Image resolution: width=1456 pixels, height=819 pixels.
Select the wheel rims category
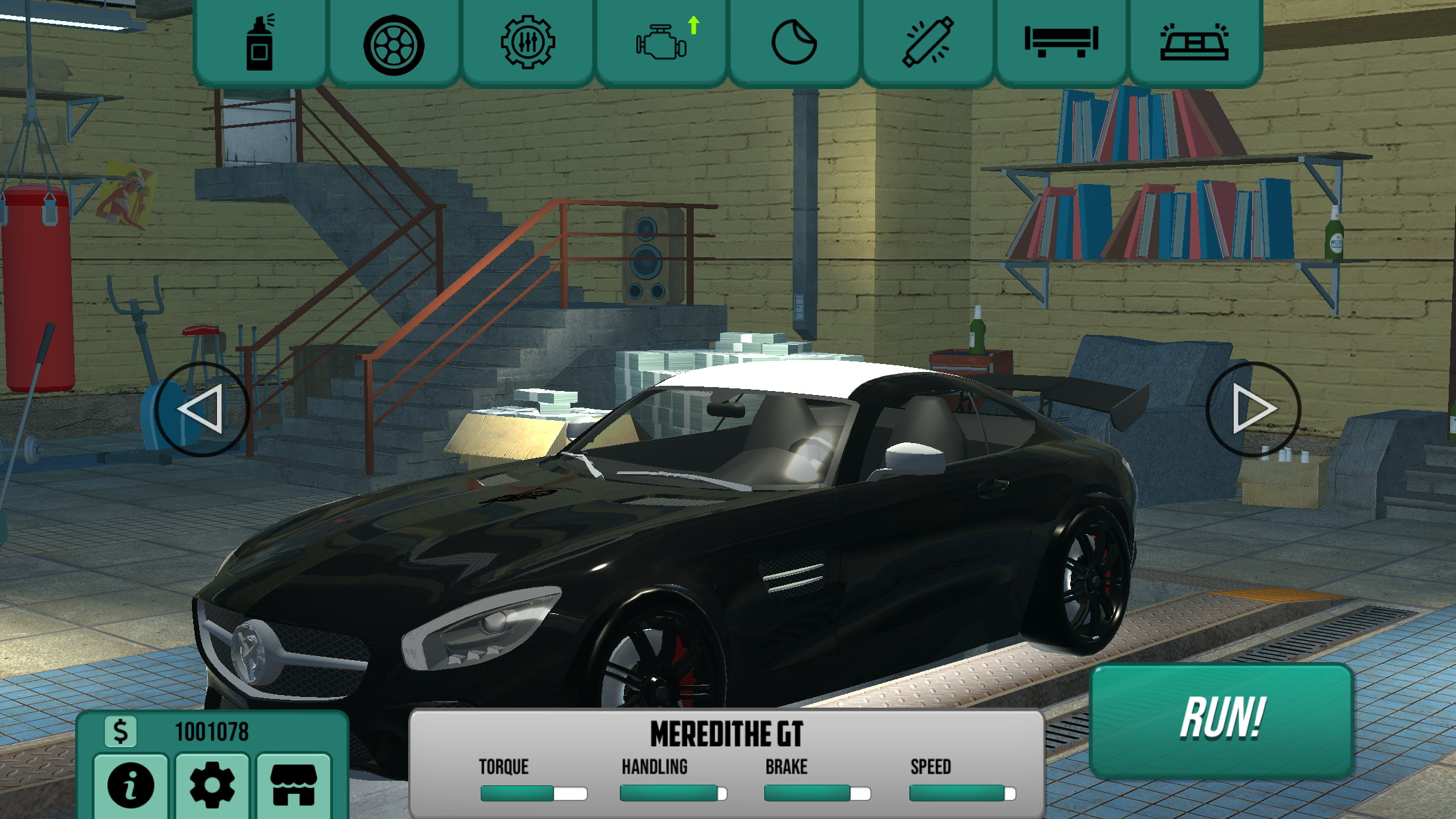click(394, 45)
